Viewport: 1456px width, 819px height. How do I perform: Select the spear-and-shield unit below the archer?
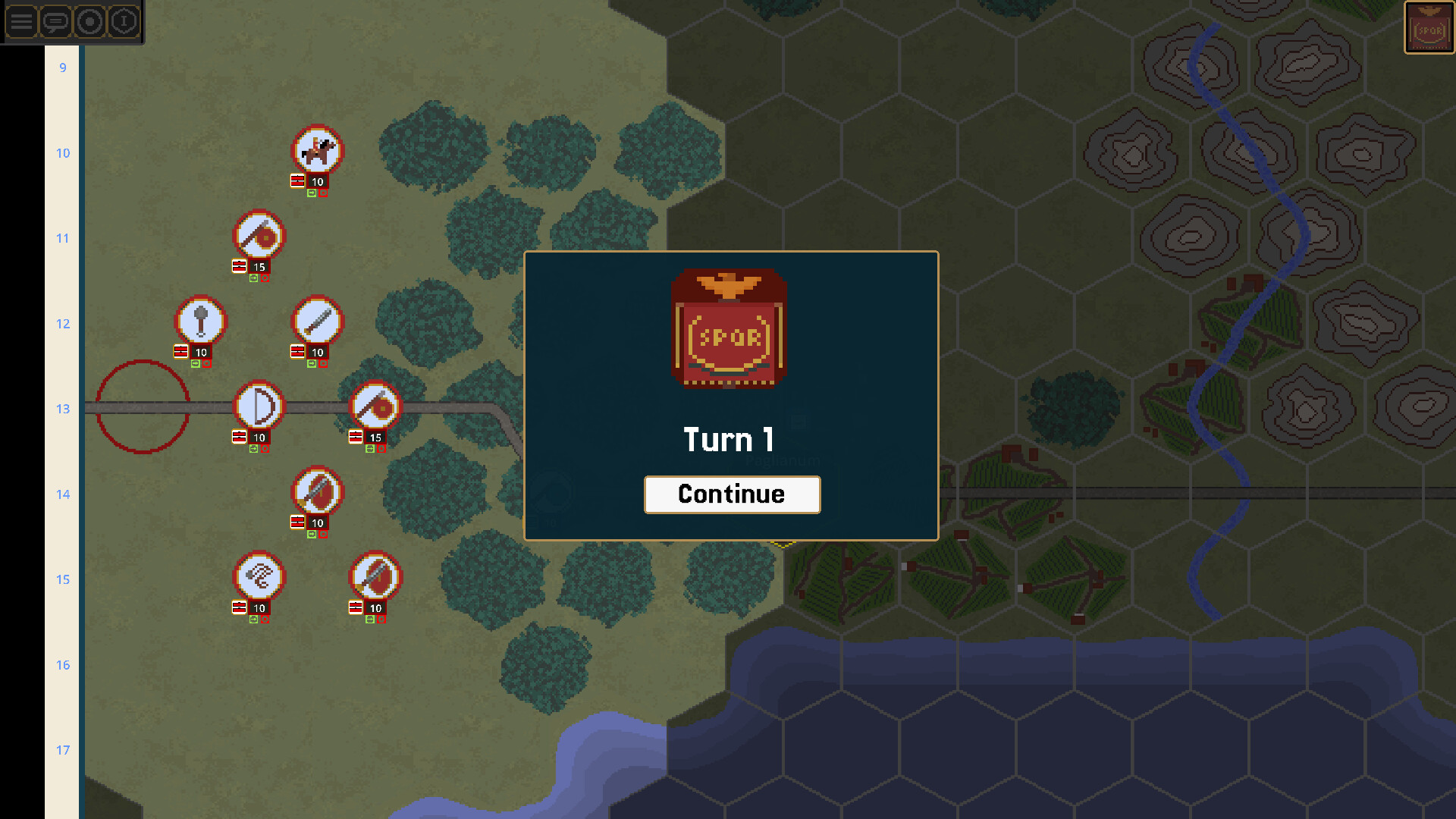click(x=317, y=493)
